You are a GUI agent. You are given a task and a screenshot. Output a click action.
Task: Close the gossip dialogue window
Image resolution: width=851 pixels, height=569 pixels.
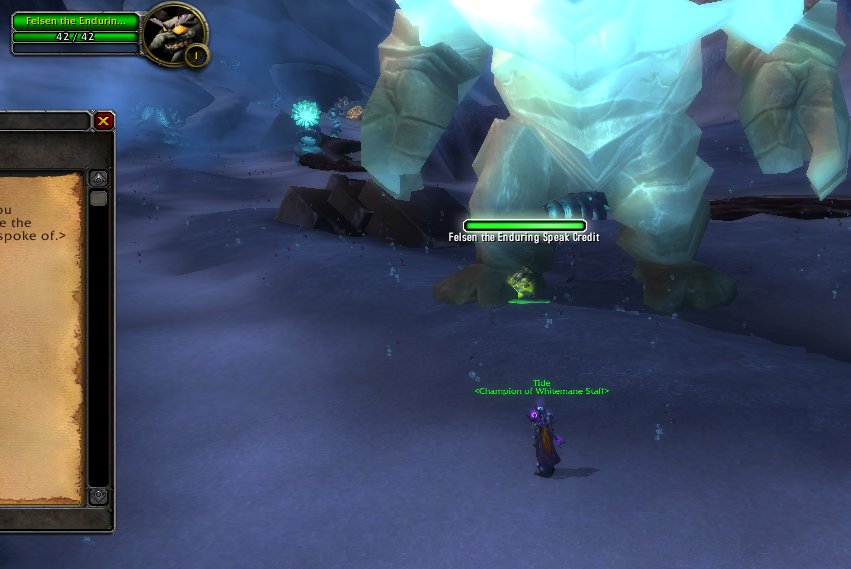104,121
